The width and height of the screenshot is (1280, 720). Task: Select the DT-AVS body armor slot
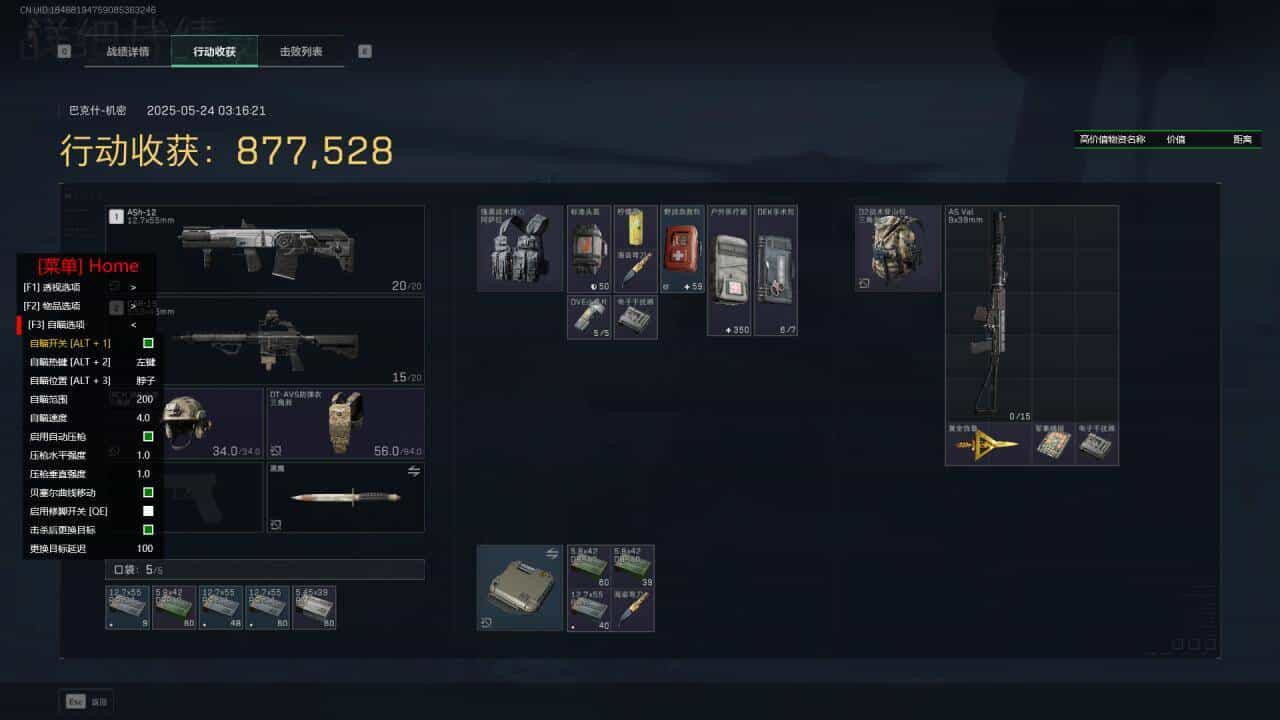coord(345,423)
